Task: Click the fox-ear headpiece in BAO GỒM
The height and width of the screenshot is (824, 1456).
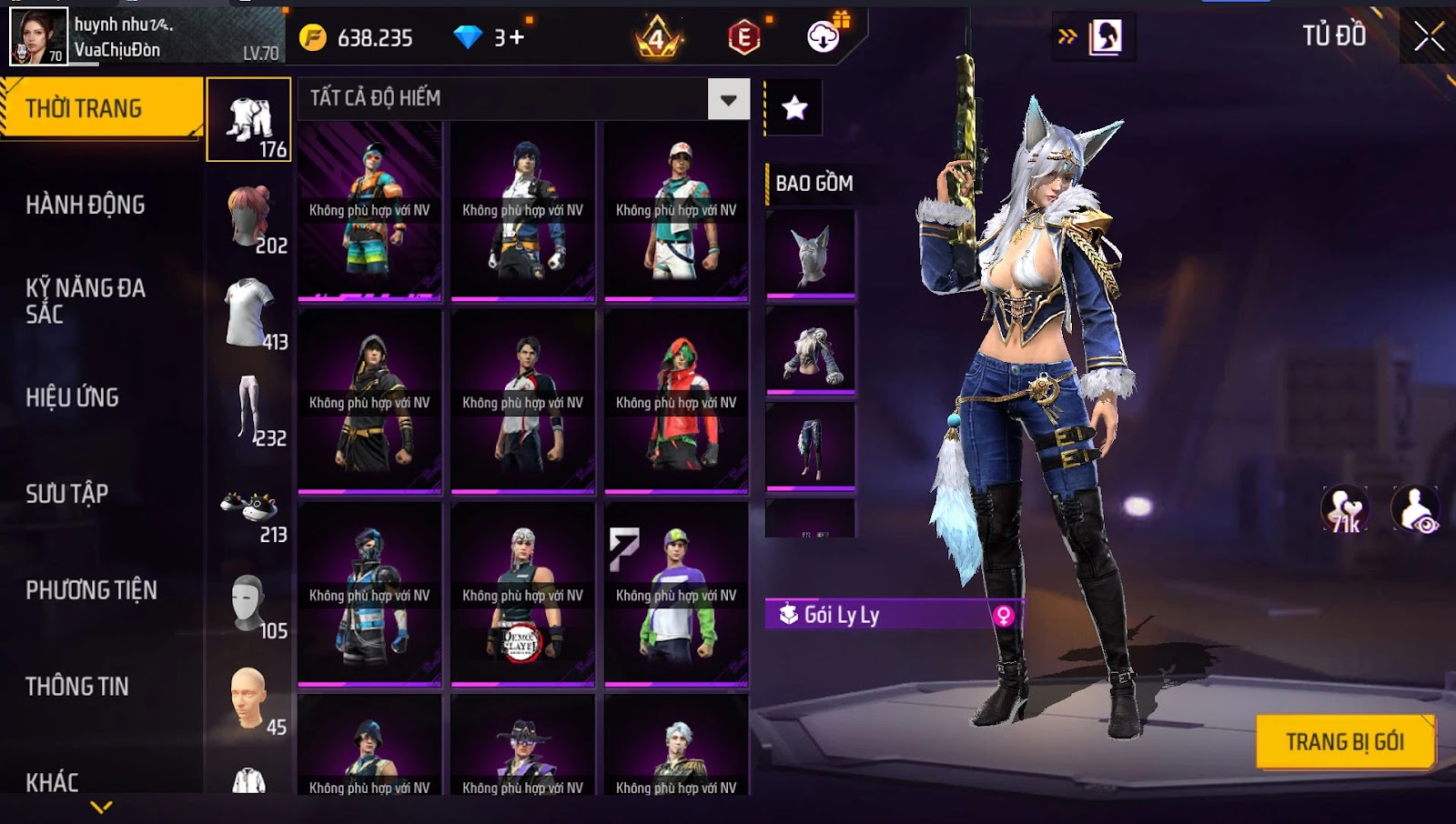Action: (811, 253)
